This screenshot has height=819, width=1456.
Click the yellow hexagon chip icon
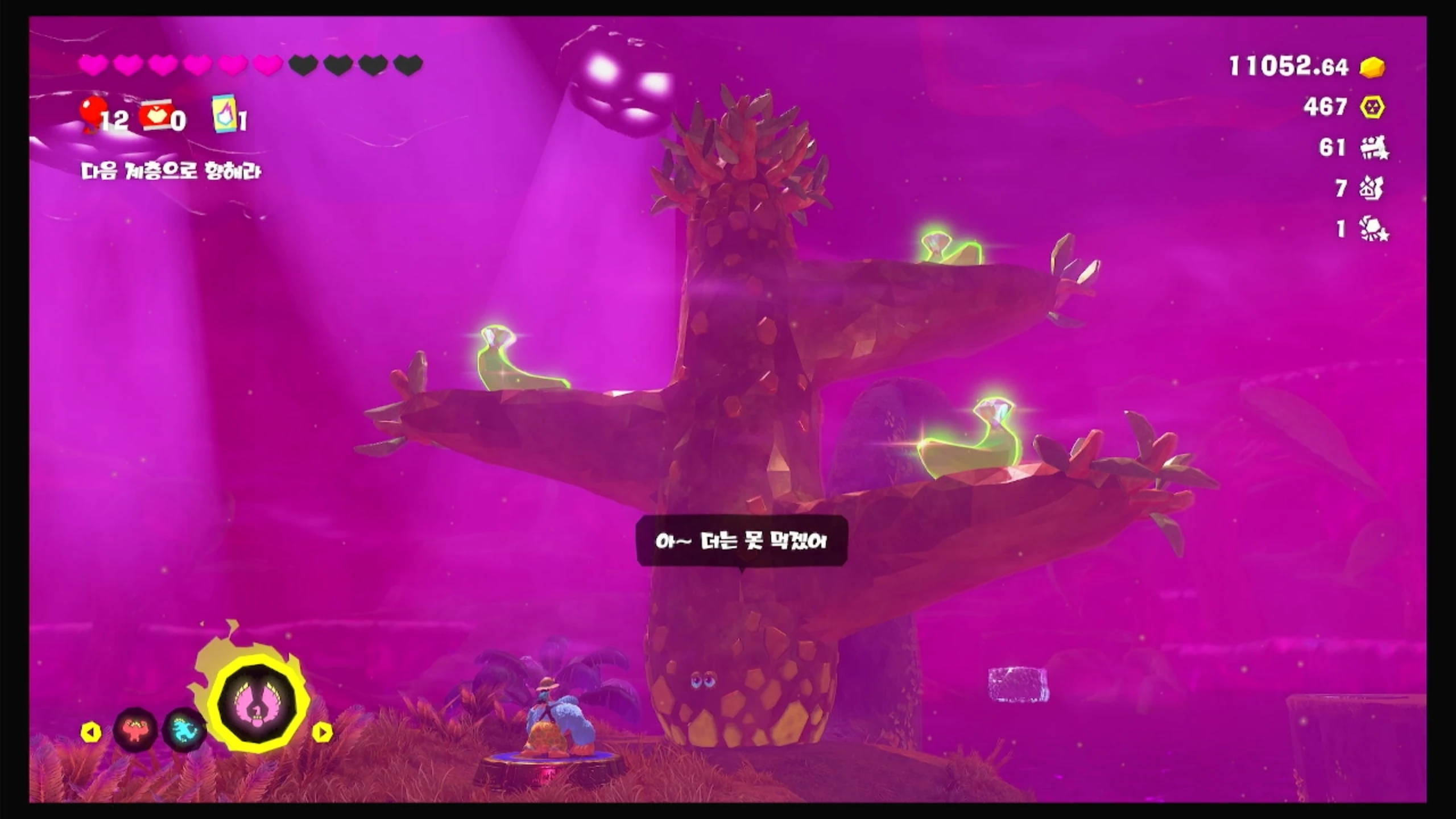pyautogui.click(x=1372, y=107)
